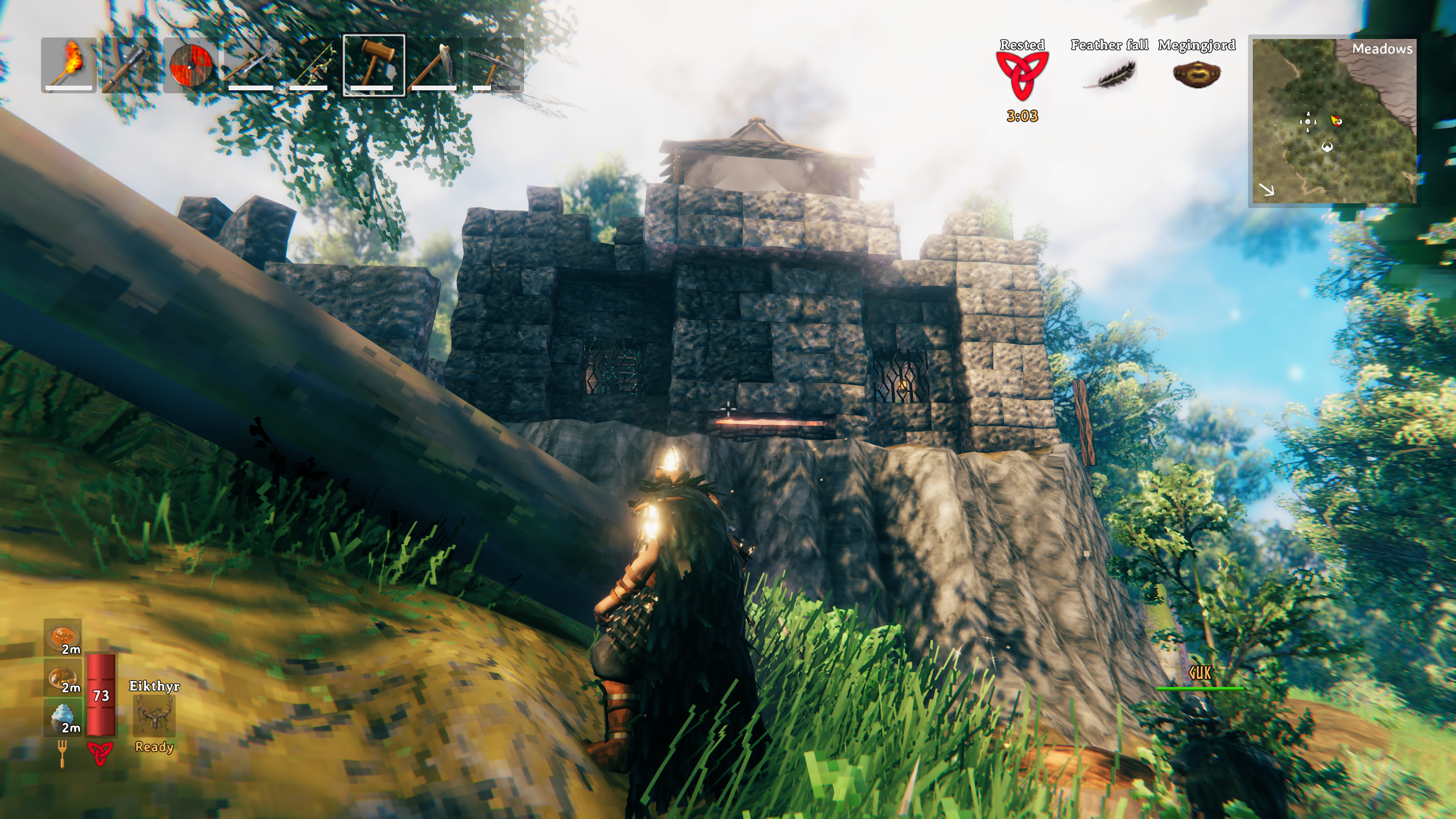Click the blue frosted muffin food icon

coord(63,717)
